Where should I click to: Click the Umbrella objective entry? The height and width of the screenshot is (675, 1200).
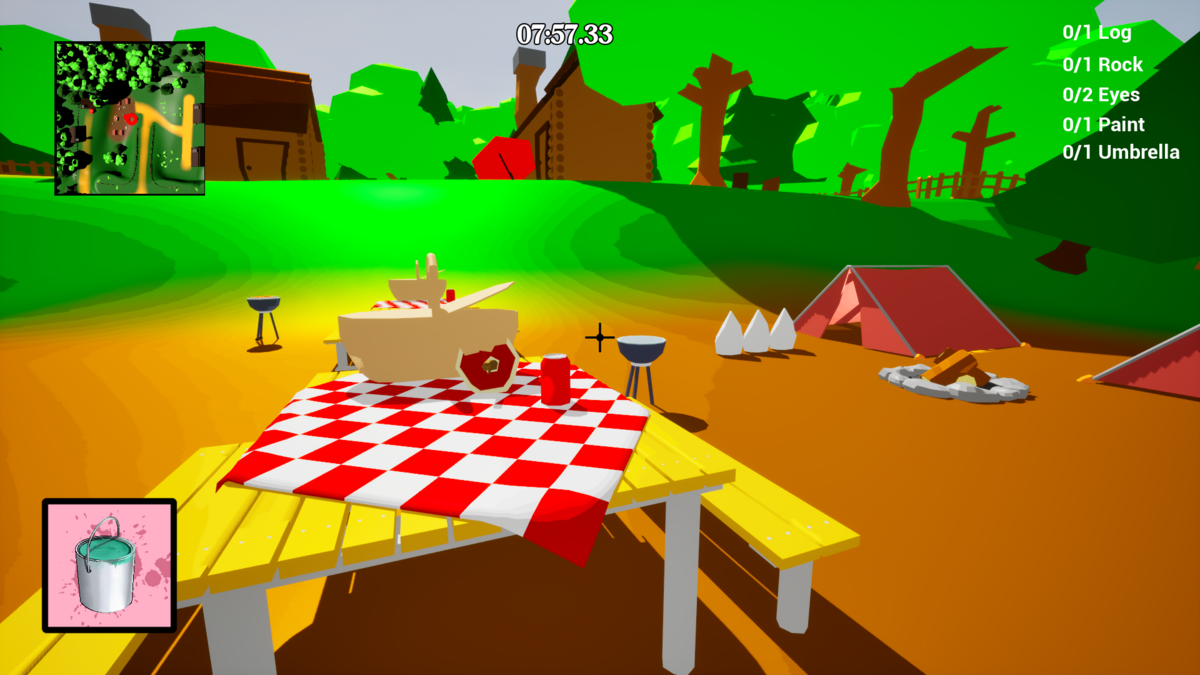point(1121,153)
